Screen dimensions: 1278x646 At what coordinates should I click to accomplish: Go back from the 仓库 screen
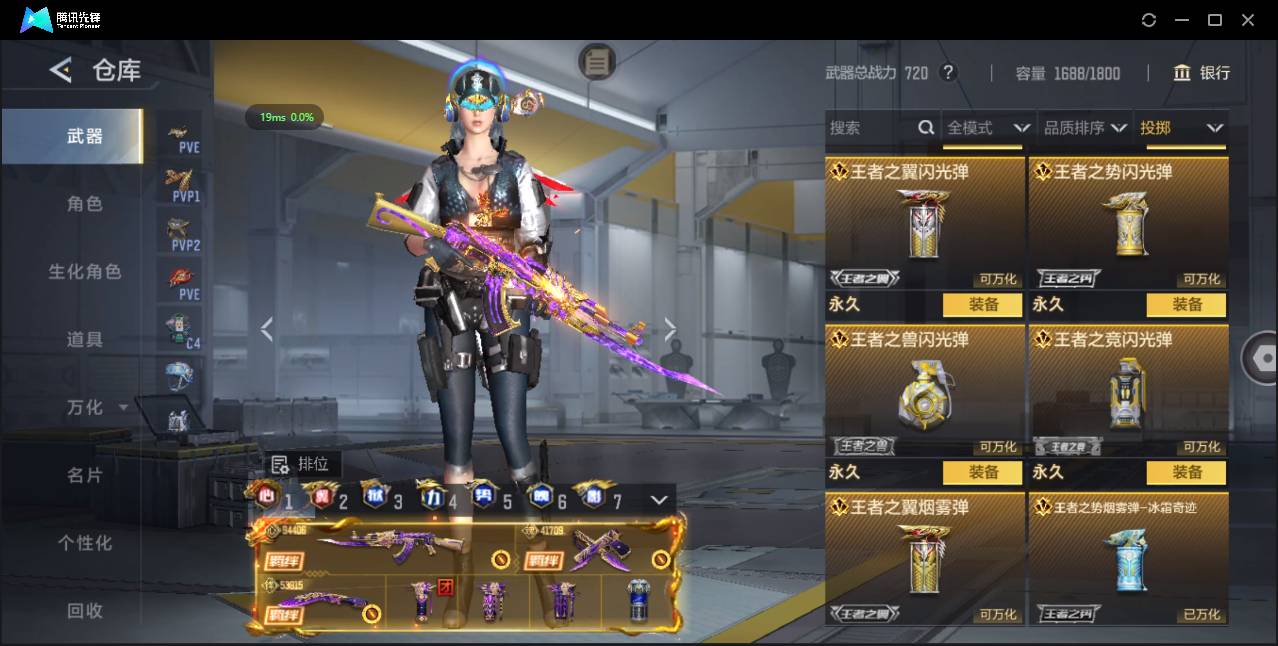pyautogui.click(x=61, y=70)
